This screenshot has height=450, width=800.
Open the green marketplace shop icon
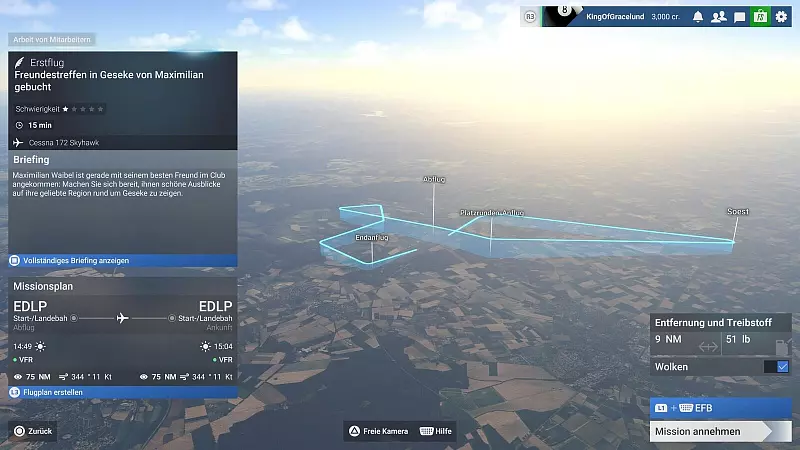click(760, 17)
